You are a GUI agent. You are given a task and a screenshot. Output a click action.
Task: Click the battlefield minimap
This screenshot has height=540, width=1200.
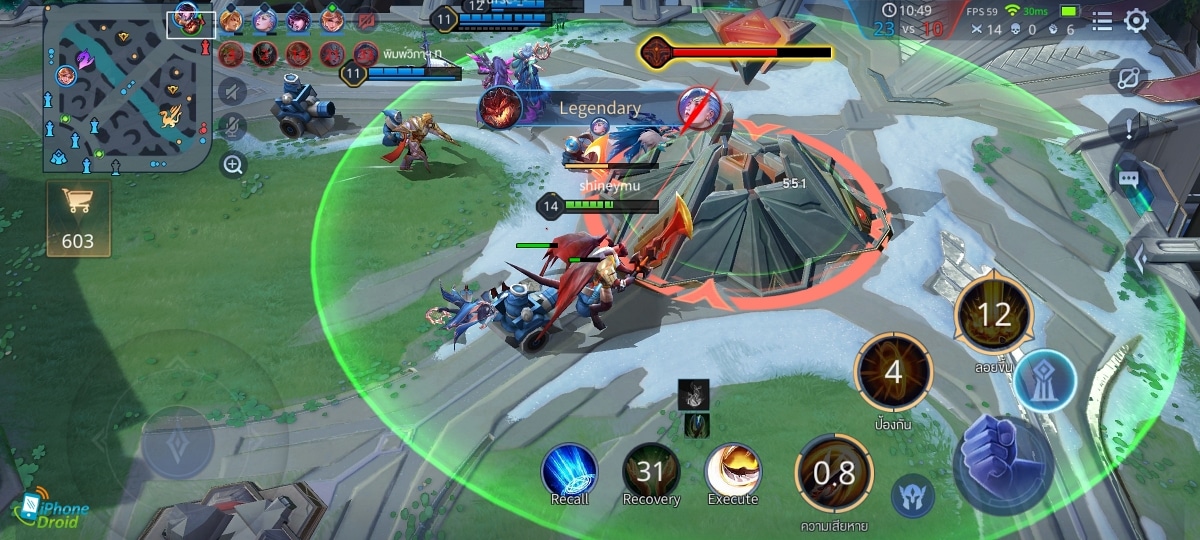point(126,89)
